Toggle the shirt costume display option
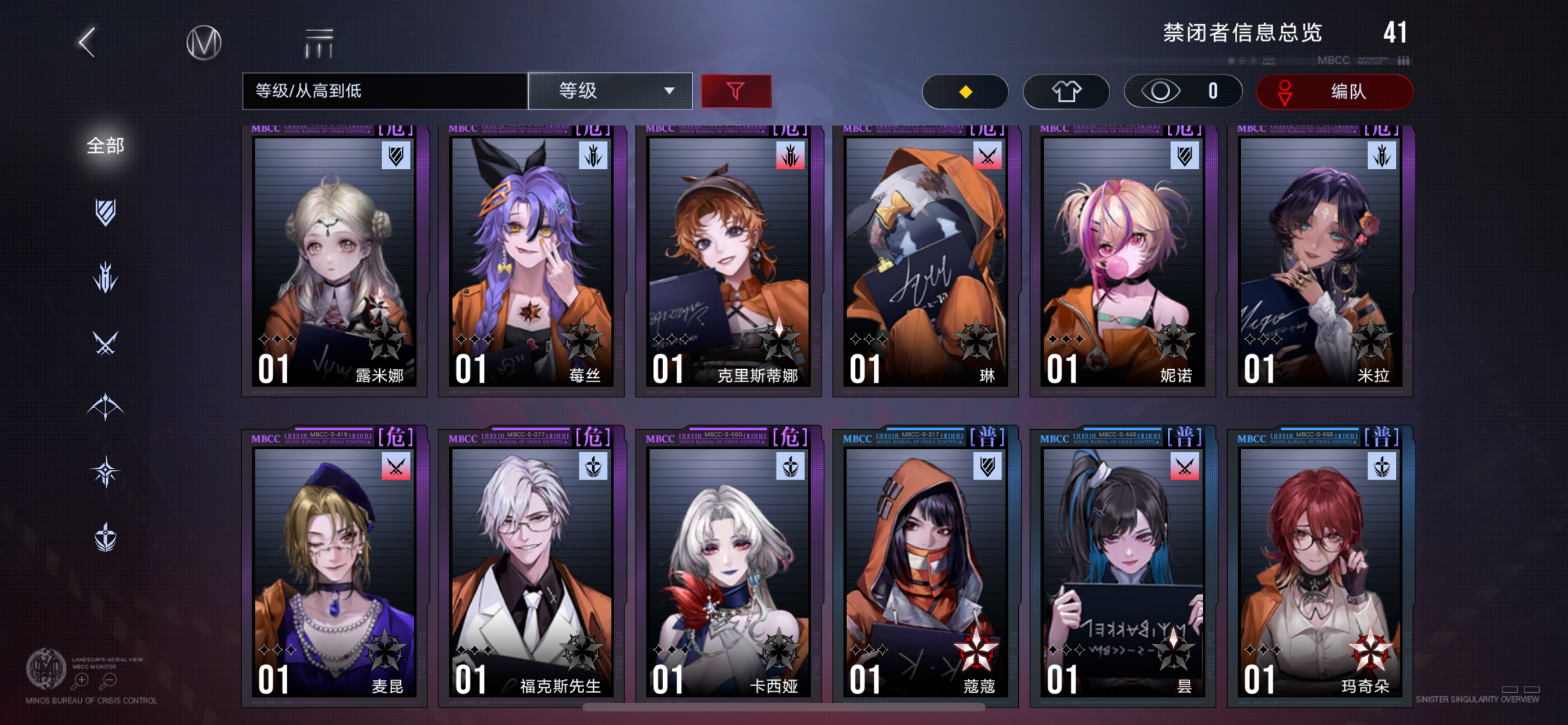 pyautogui.click(x=1066, y=91)
